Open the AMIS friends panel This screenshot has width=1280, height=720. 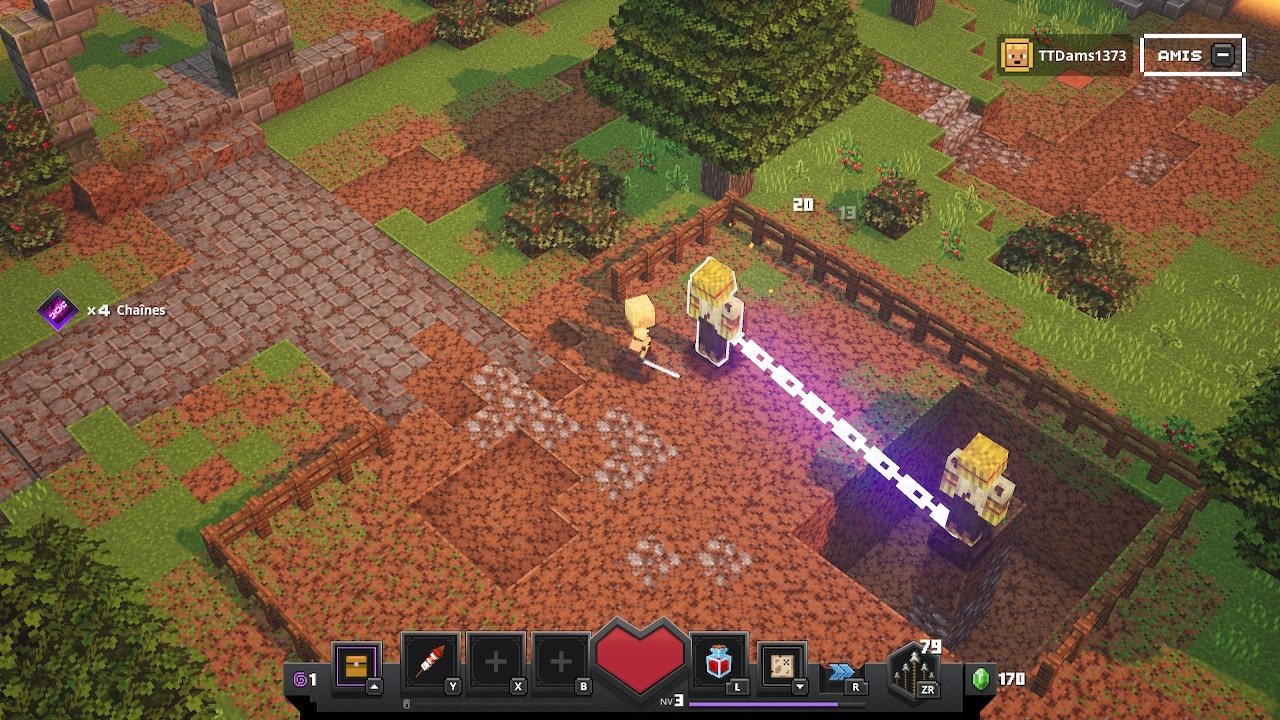point(1193,56)
